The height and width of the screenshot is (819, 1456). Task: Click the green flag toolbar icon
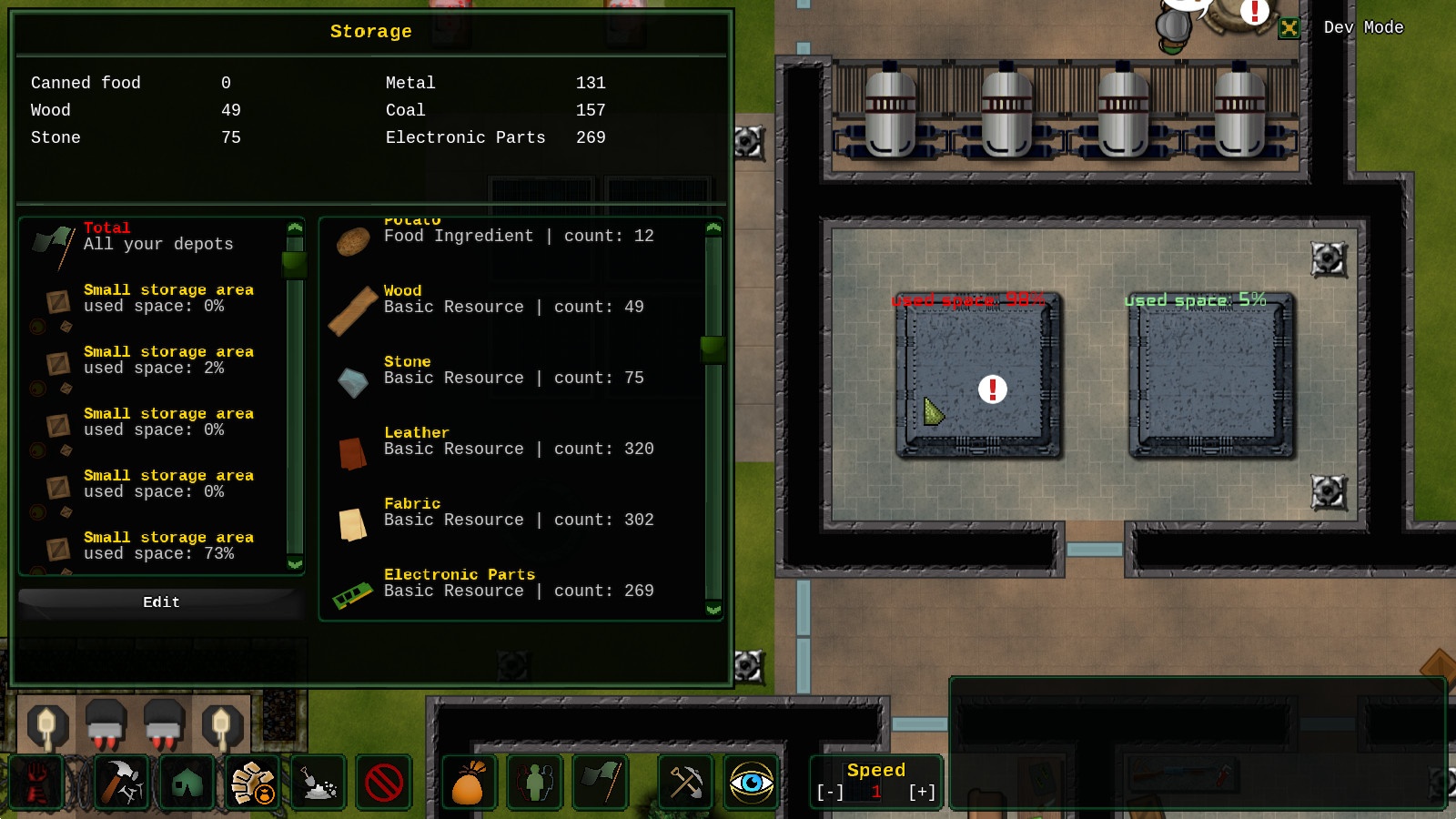pos(601,783)
